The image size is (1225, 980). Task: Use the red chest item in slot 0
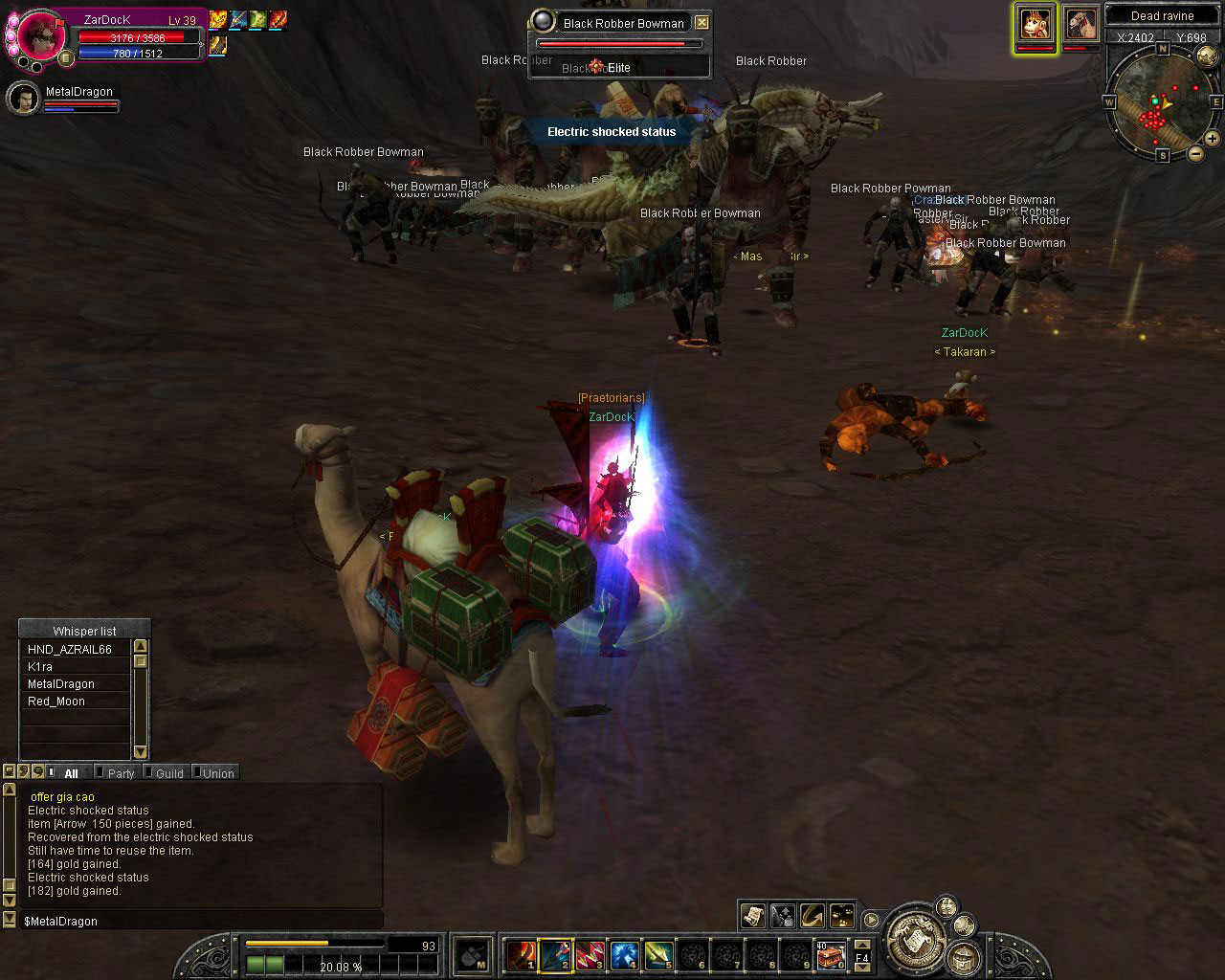coord(831,955)
